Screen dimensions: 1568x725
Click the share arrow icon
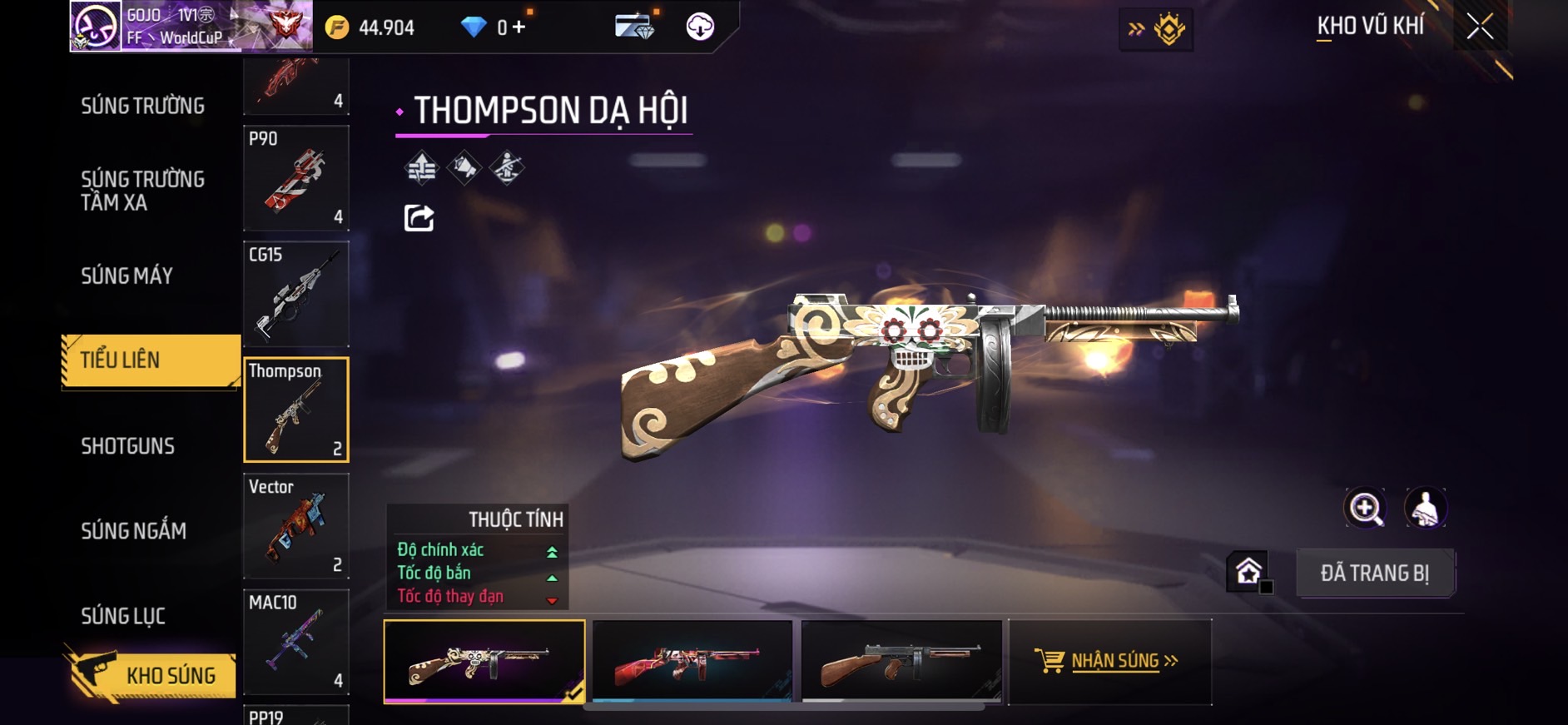(x=419, y=218)
